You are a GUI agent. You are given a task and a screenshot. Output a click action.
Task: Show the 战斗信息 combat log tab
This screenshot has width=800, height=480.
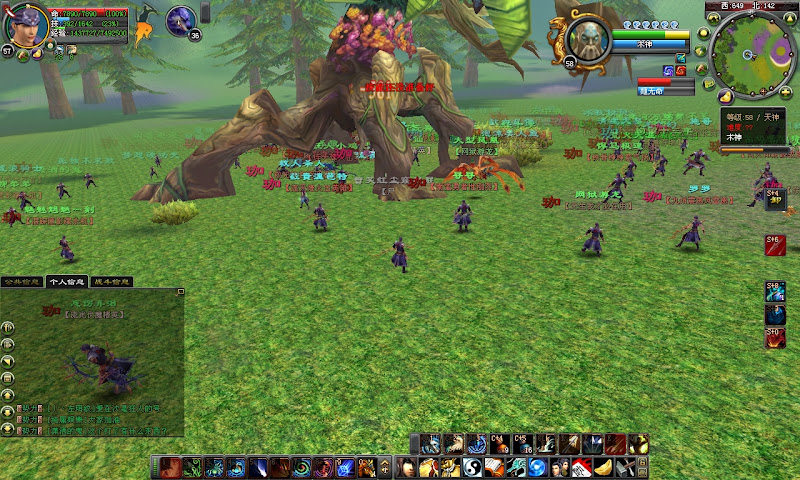111,282
